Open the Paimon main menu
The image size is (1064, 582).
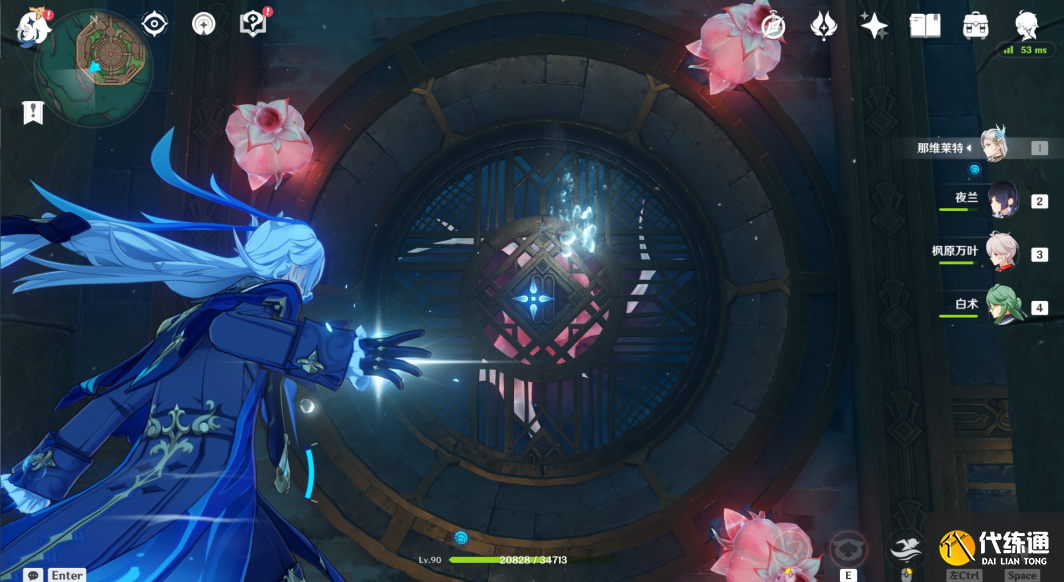[33, 27]
